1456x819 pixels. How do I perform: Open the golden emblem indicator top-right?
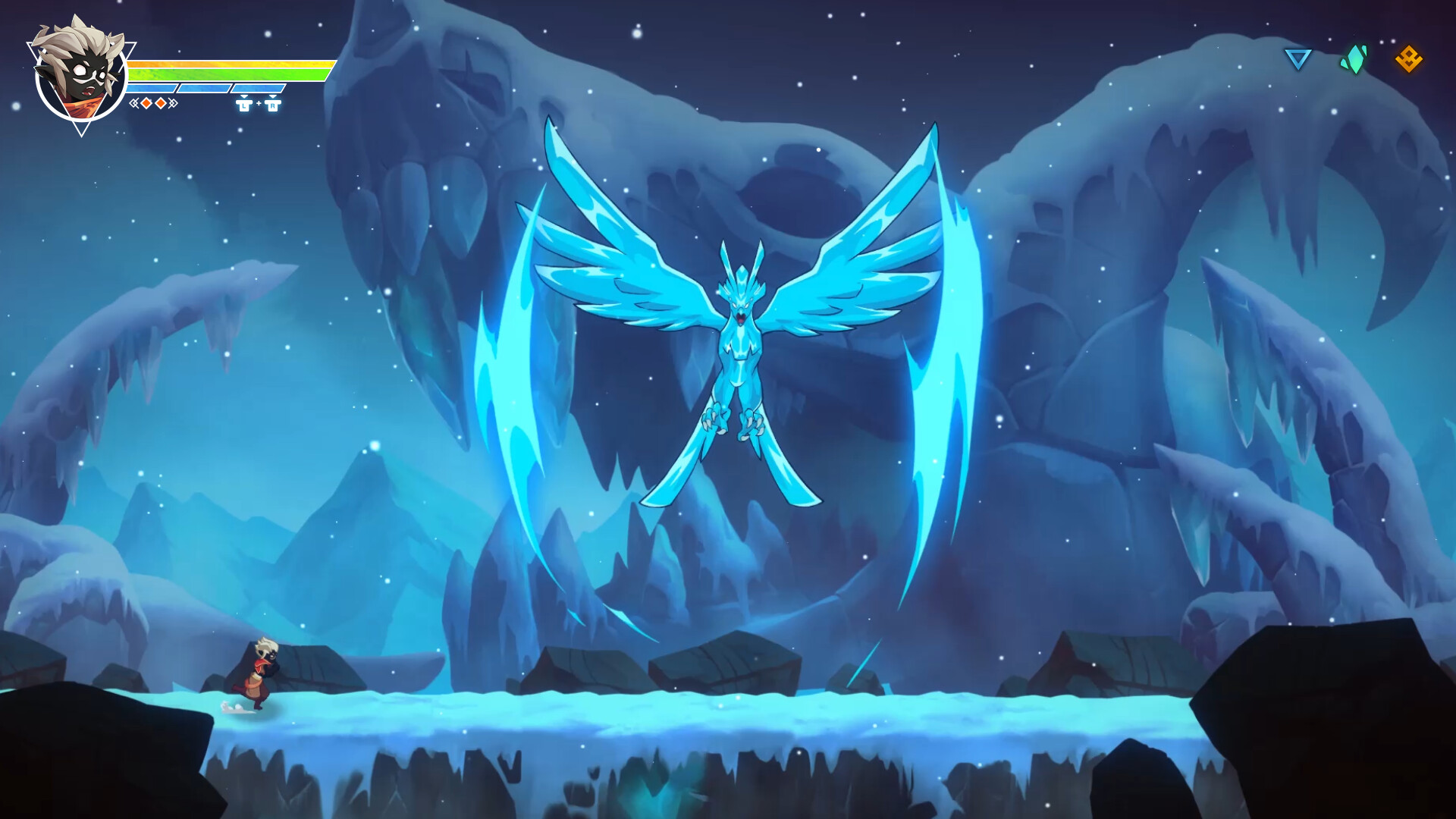pos(1410,59)
